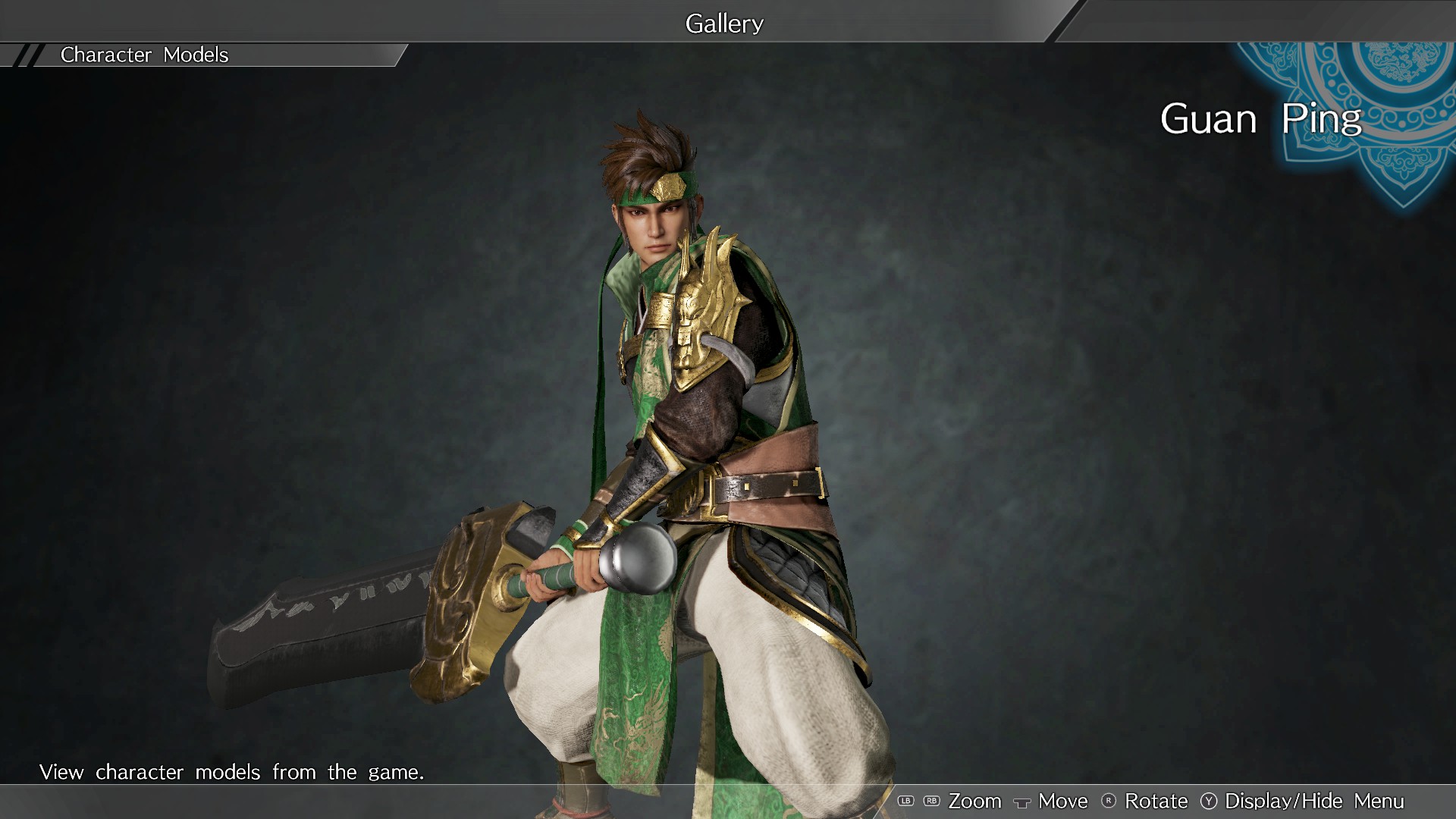Image resolution: width=1456 pixels, height=819 pixels.
Task: Click the LB zoom button icon
Action: pos(906,801)
